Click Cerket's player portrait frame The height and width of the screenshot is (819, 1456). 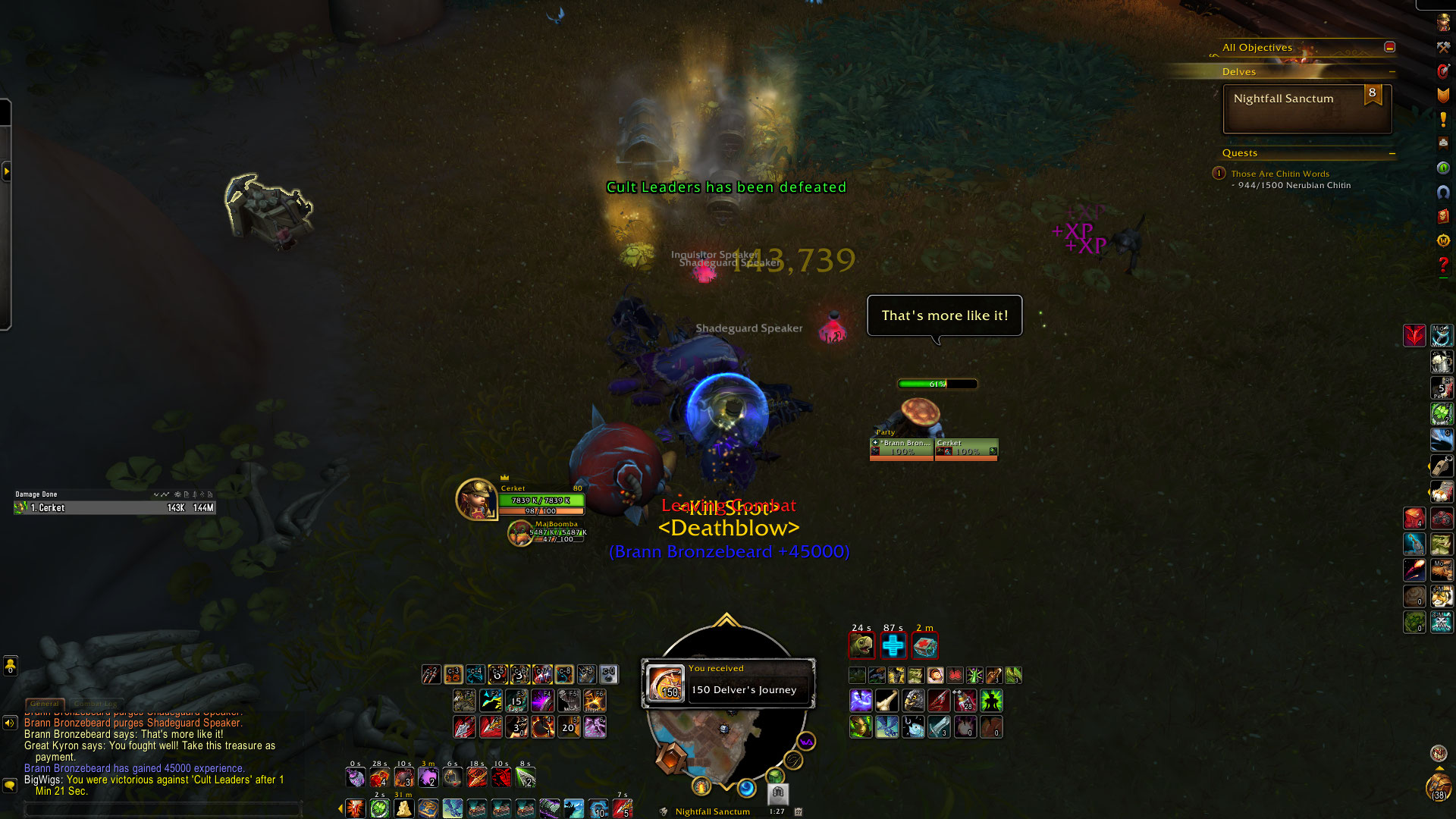tap(475, 499)
